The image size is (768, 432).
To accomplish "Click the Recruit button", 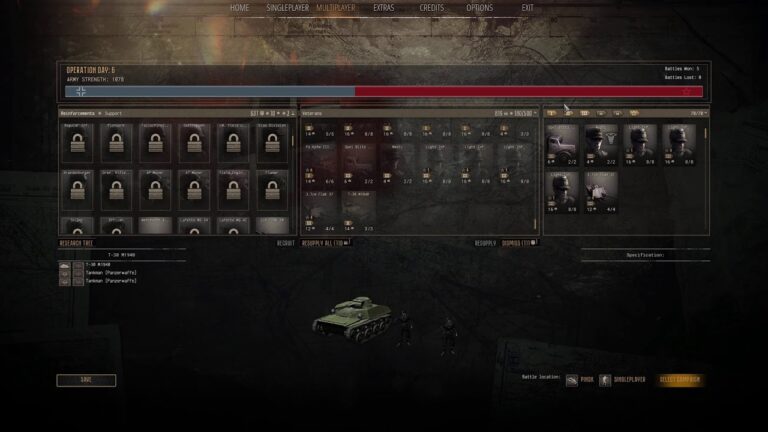I will (x=286, y=243).
